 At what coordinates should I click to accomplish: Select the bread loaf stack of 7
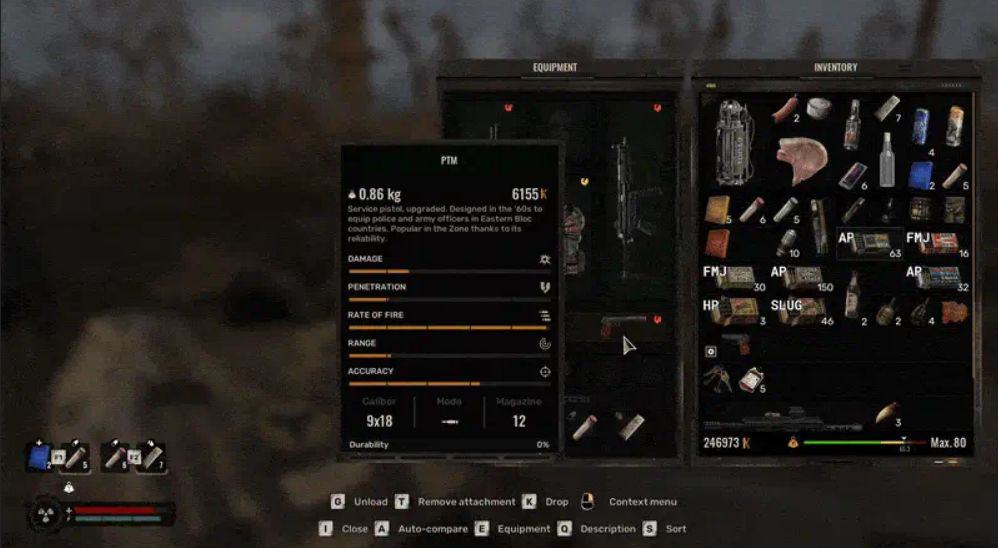[x=887, y=108]
